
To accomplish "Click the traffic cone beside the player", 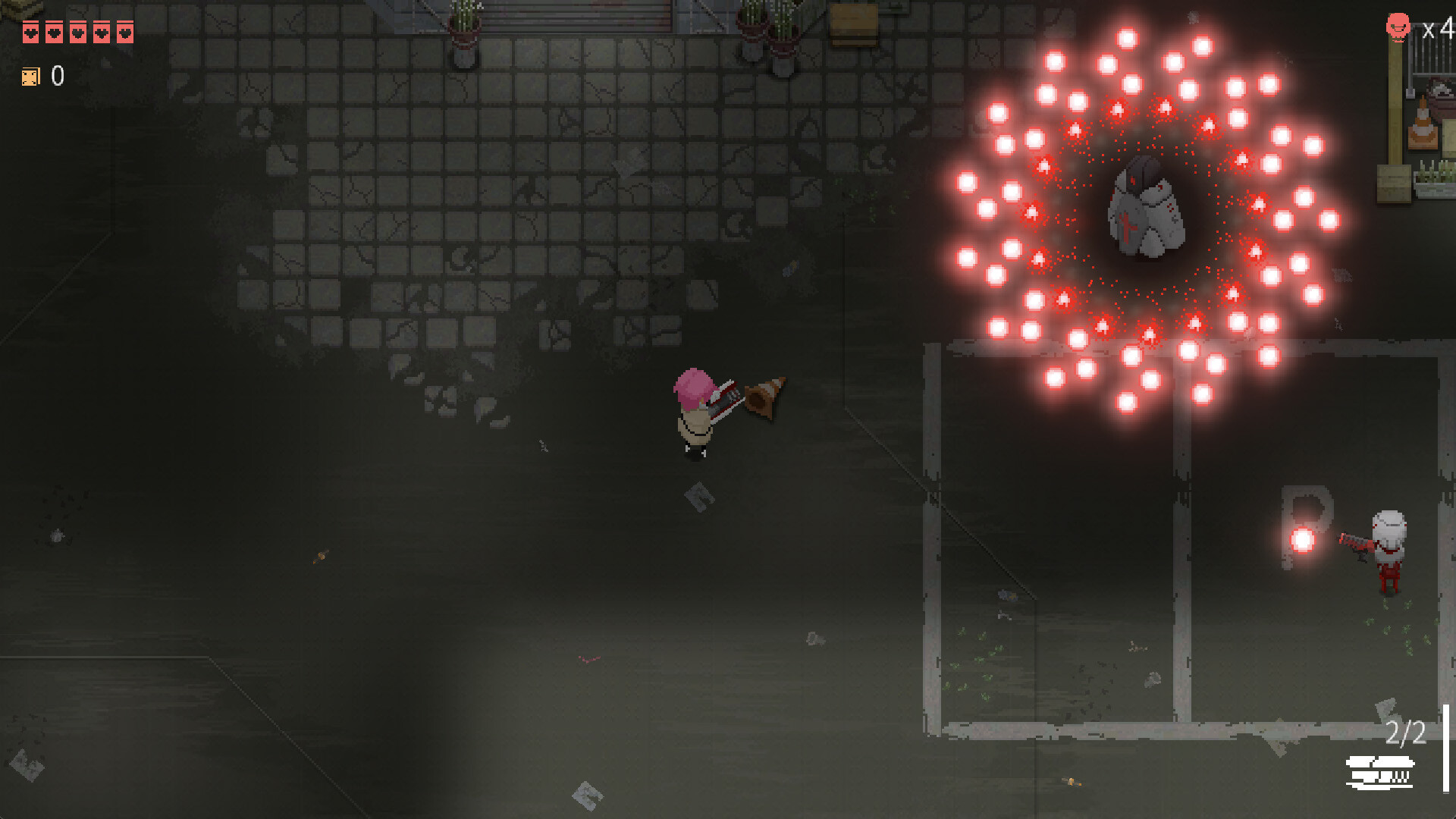I will pos(766,400).
